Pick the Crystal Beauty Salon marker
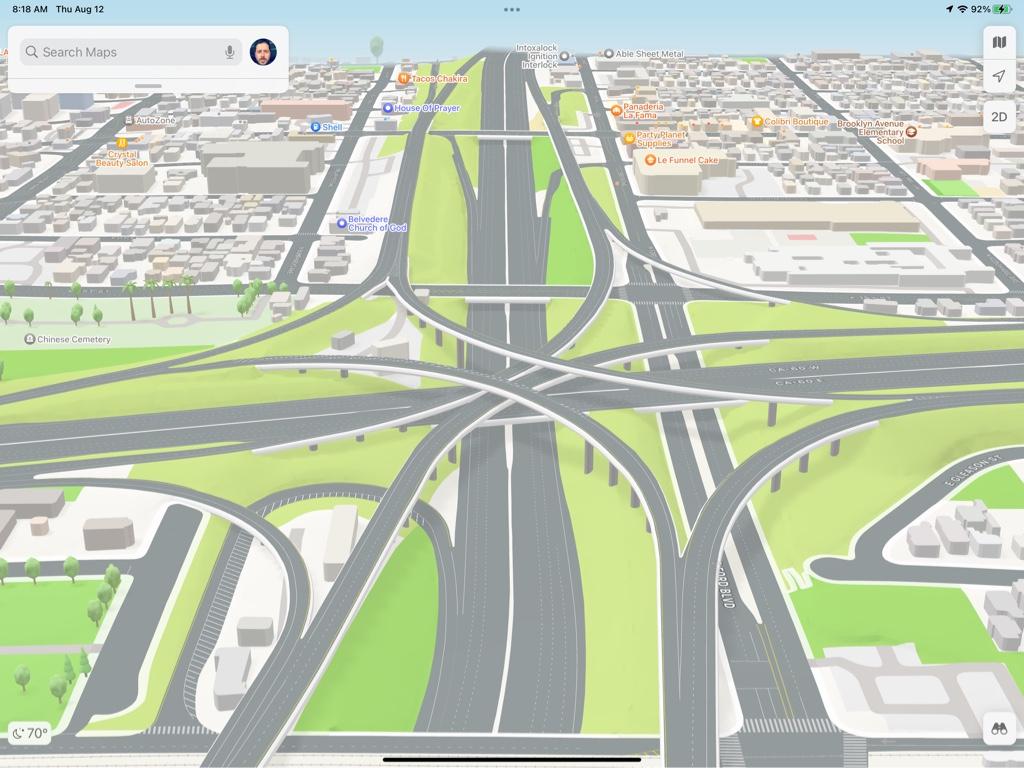This screenshot has height=768, width=1024. (122, 144)
